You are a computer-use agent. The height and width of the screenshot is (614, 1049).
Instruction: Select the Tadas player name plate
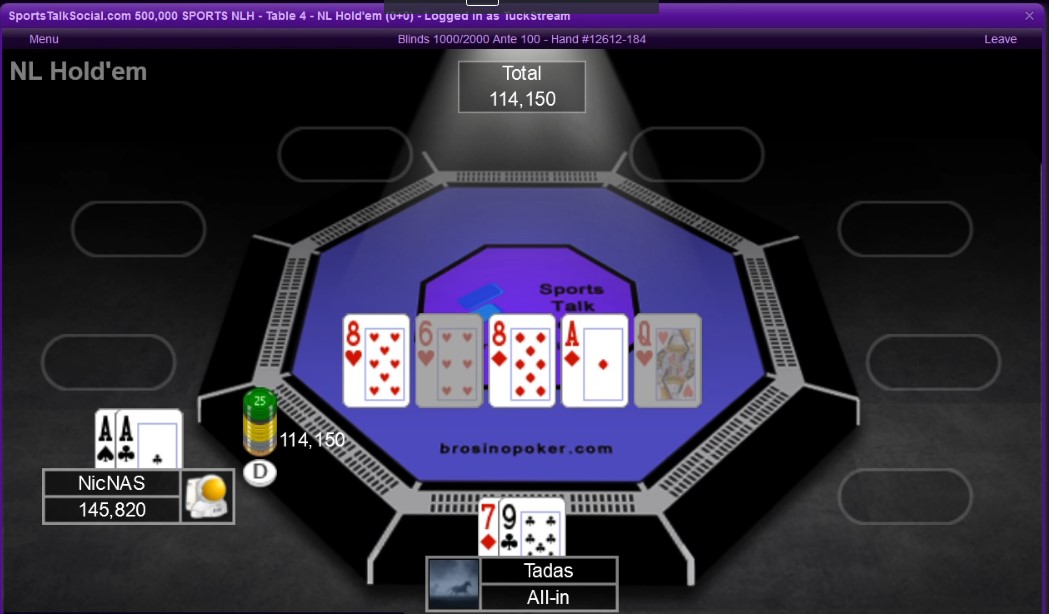[x=548, y=571]
